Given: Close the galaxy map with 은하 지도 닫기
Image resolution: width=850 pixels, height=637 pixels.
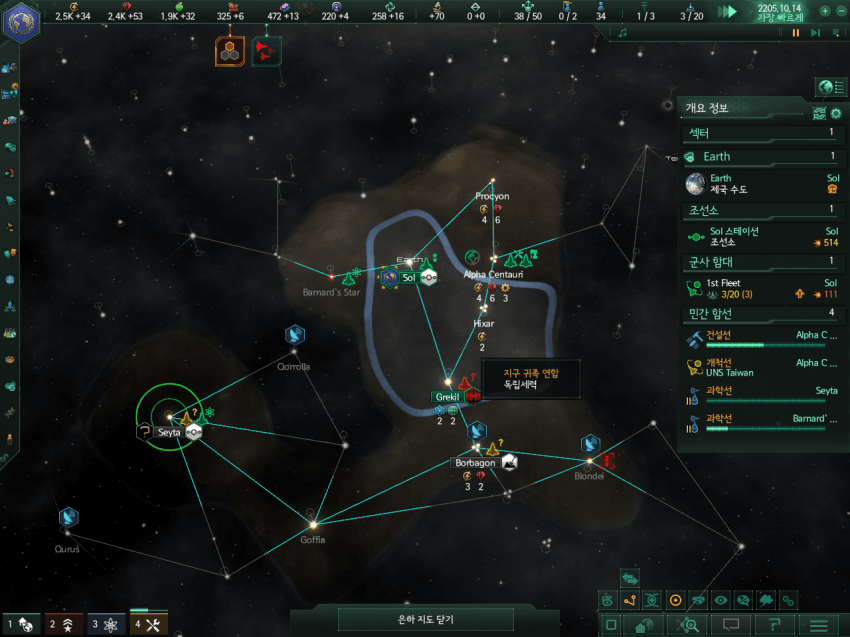Looking at the screenshot, I should (x=425, y=620).
